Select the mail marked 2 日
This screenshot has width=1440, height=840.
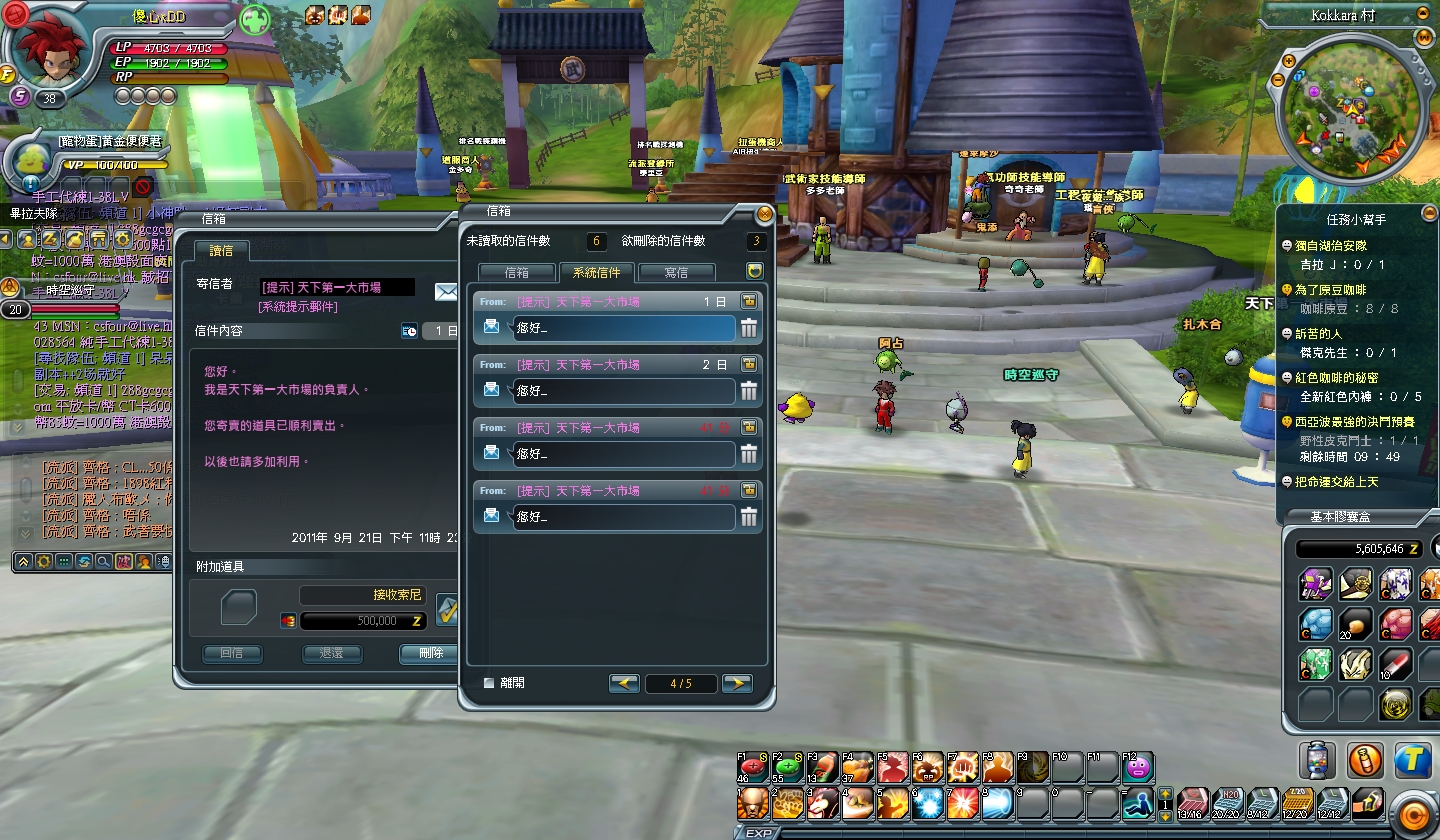[x=624, y=391]
